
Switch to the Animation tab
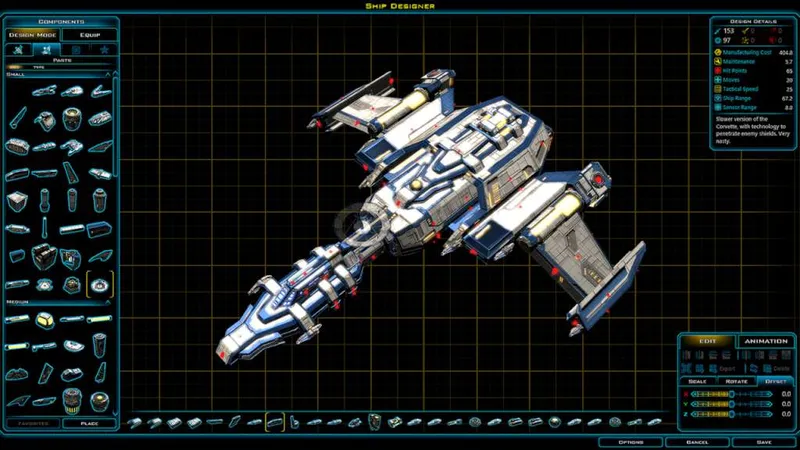(x=766, y=341)
